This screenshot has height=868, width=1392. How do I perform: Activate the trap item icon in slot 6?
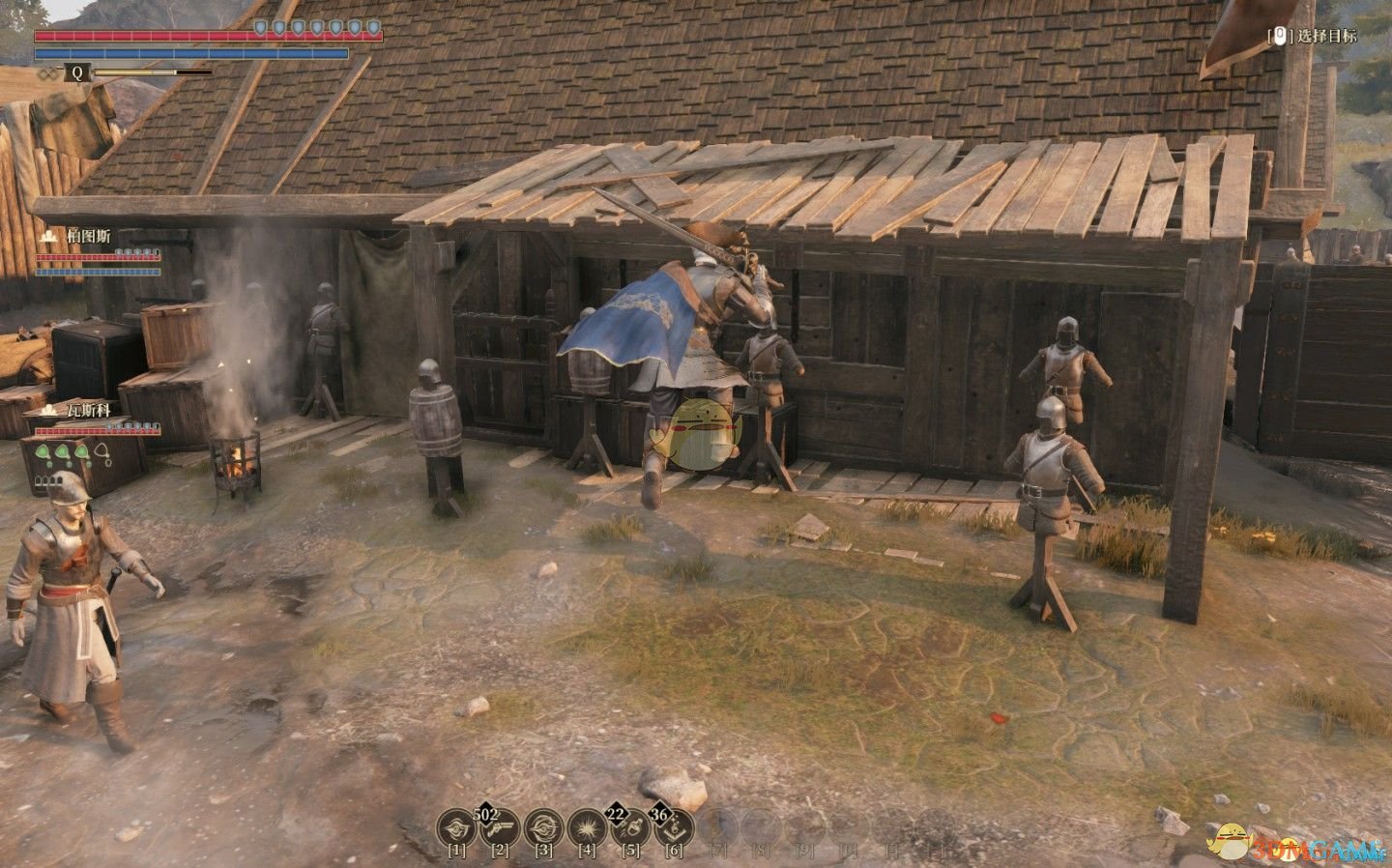pos(676,829)
